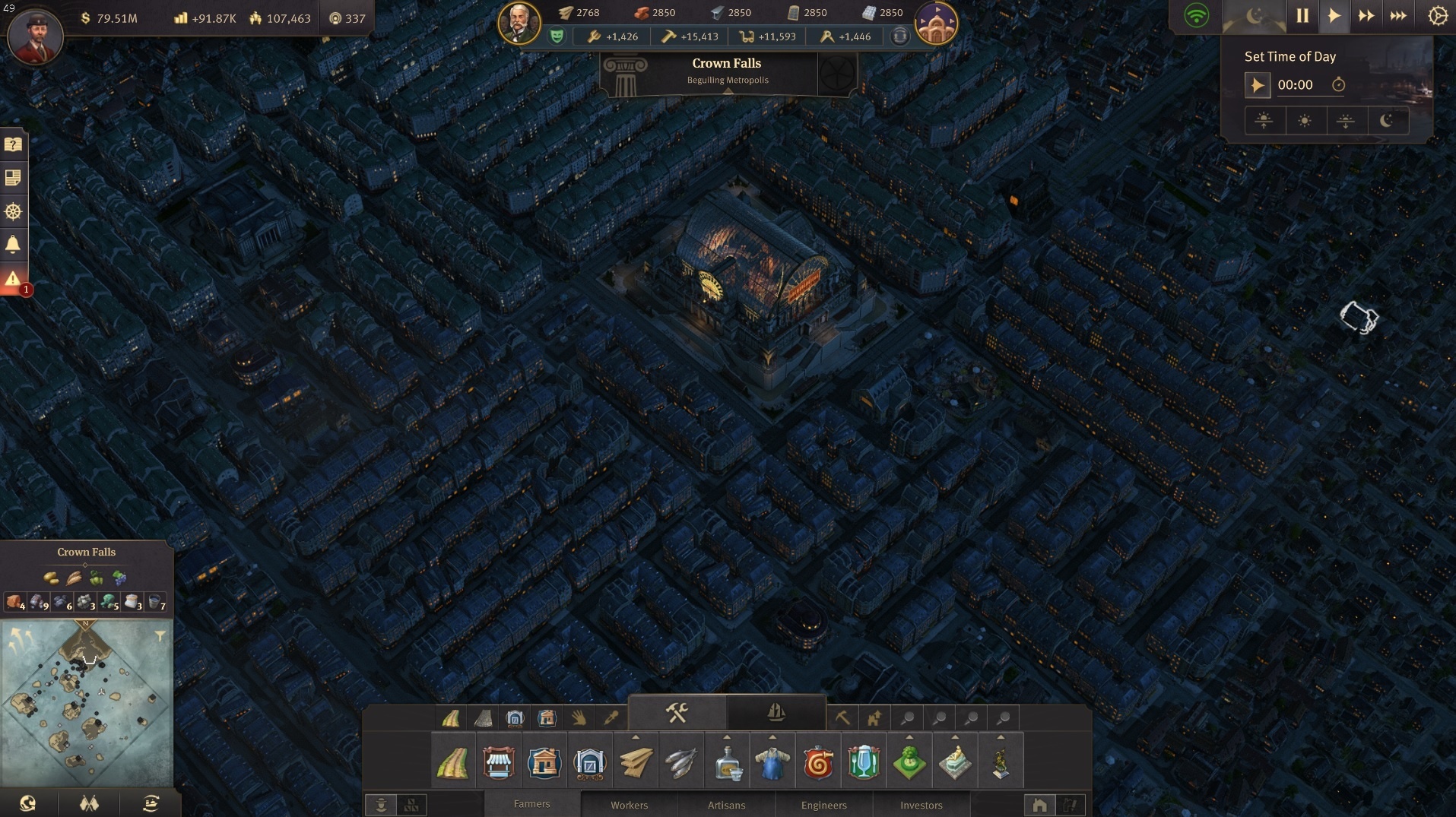Screen dimensions: 1456x817
Task: Select the marketplace stall build icon
Action: click(x=499, y=762)
